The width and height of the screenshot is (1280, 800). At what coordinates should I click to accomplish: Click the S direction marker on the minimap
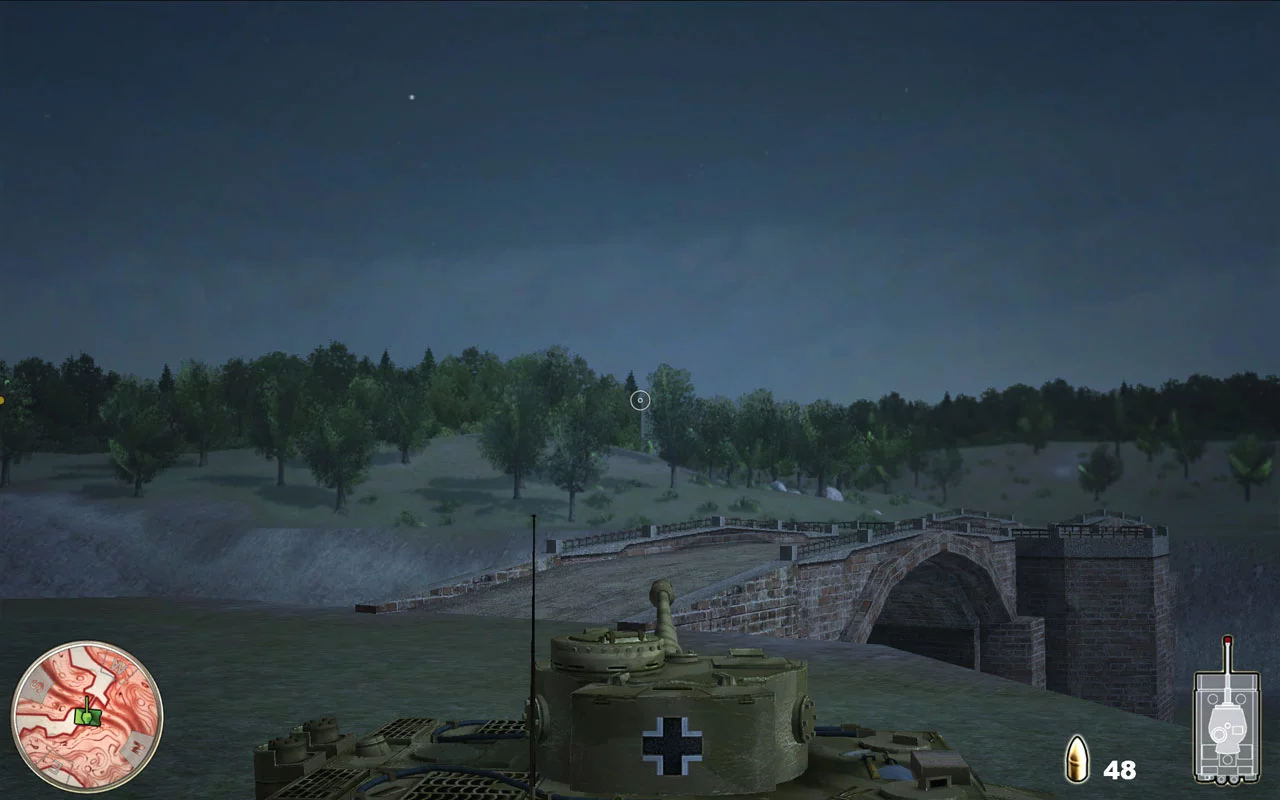coord(37,684)
